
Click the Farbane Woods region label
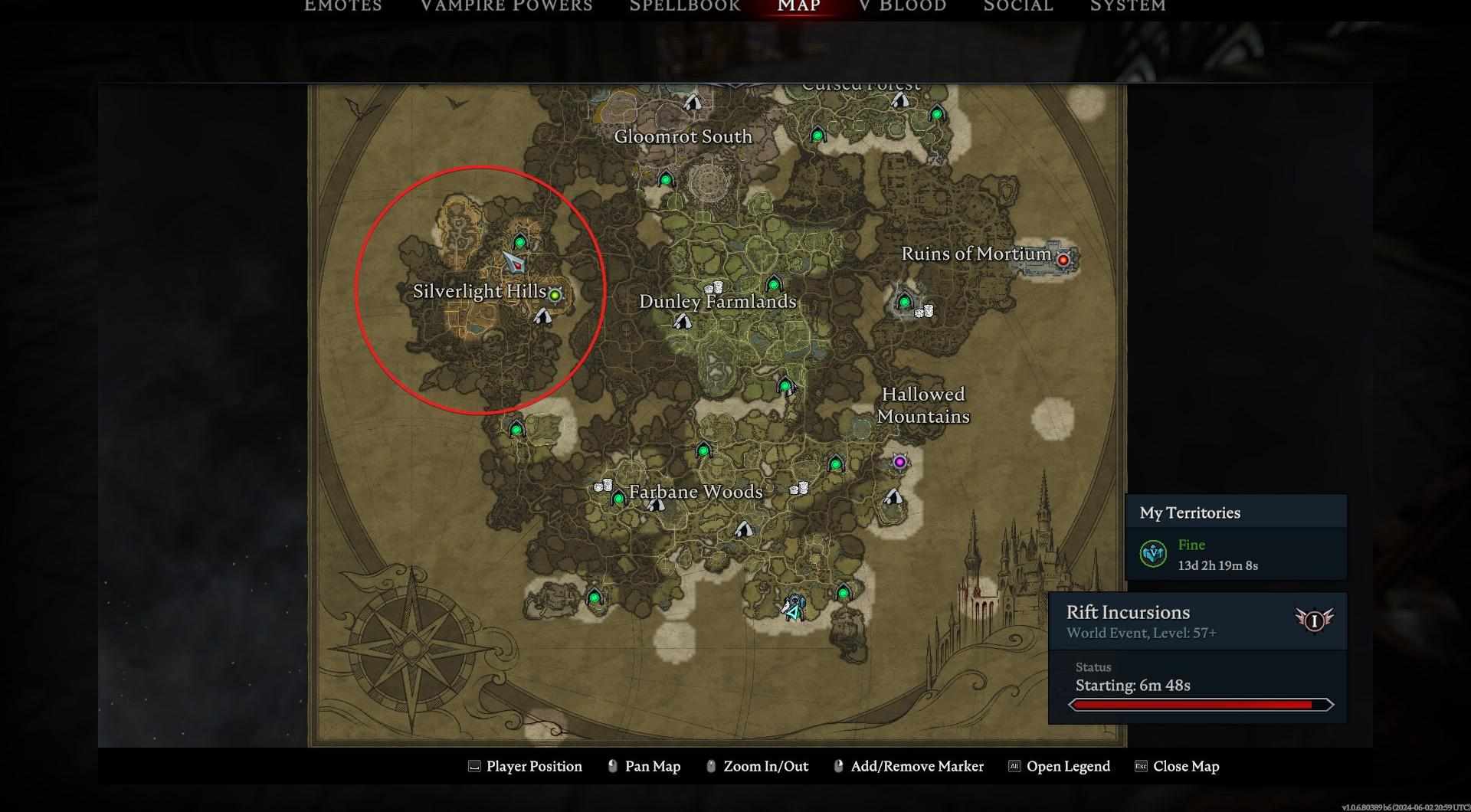coord(696,492)
